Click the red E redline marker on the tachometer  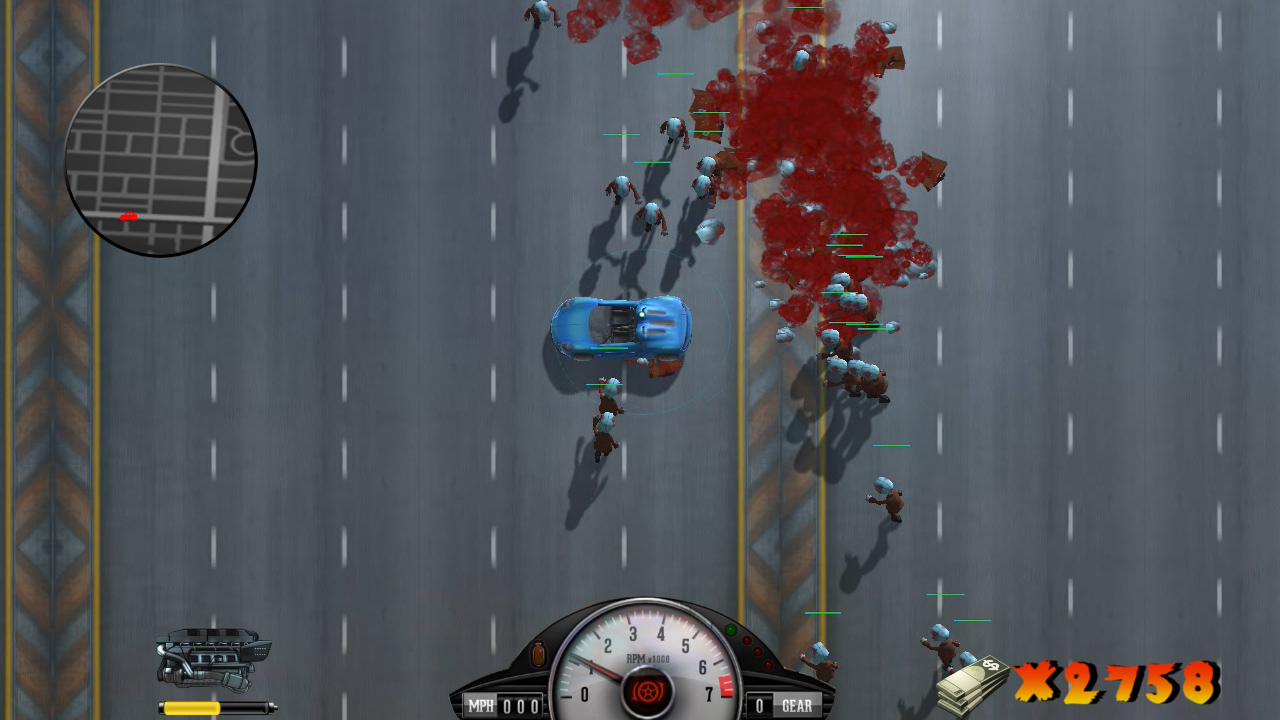click(726, 685)
